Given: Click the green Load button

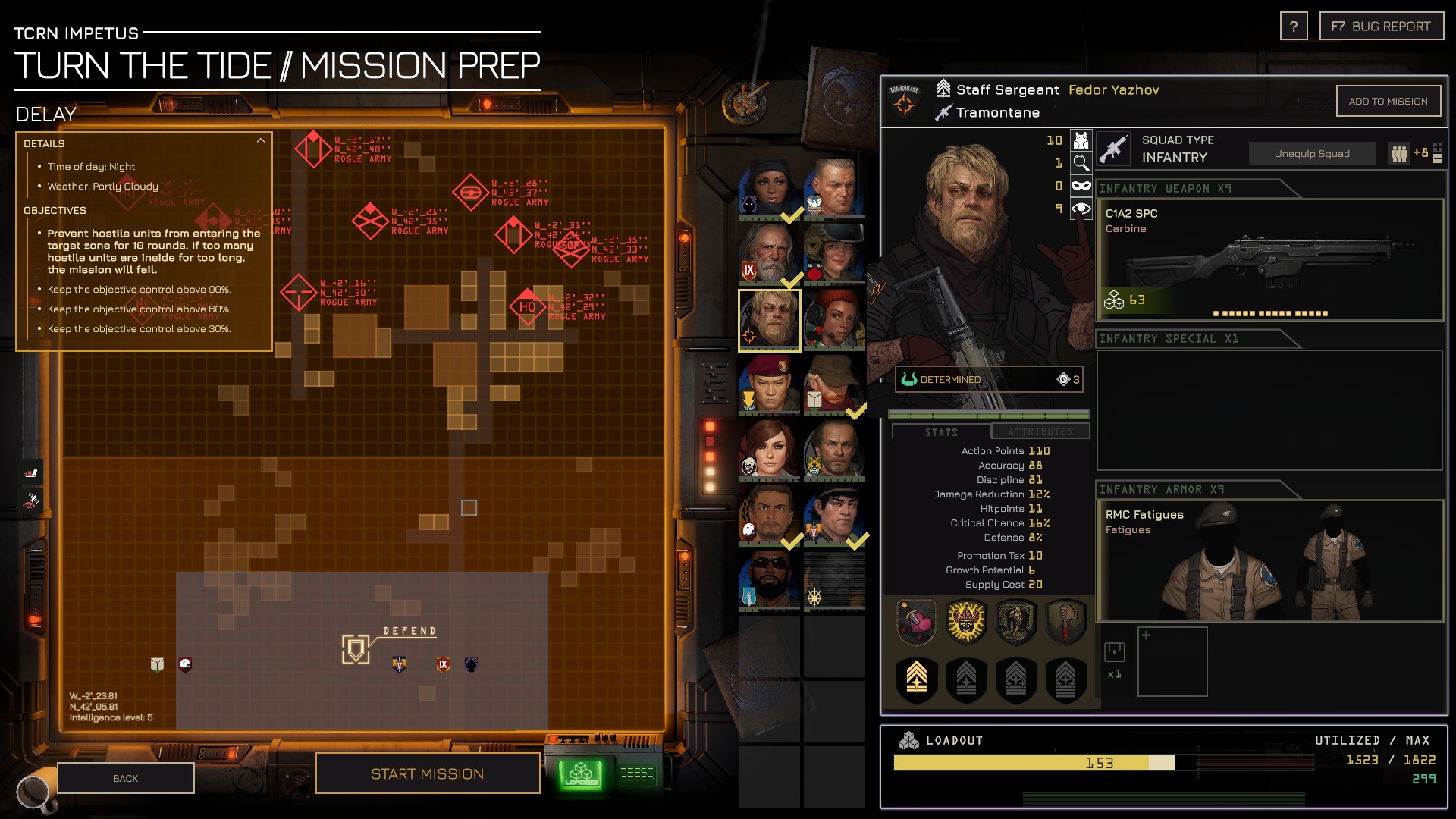Looking at the screenshot, I should [x=581, y=775].
